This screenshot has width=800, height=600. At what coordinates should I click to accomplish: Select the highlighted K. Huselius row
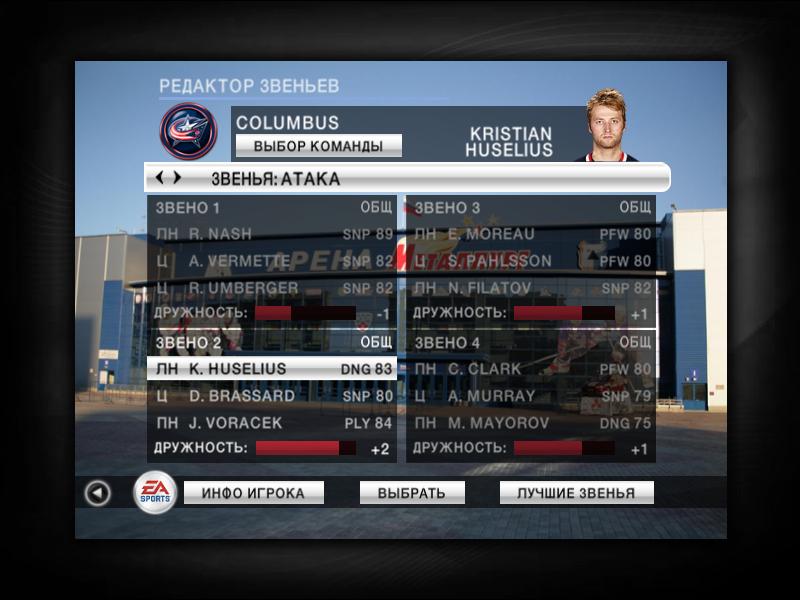pyautogui.click(x=271, y=369)
